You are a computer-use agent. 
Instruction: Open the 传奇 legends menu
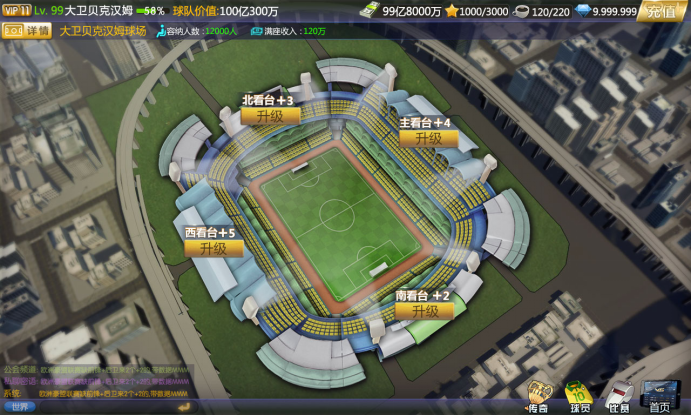coord(540,396)
